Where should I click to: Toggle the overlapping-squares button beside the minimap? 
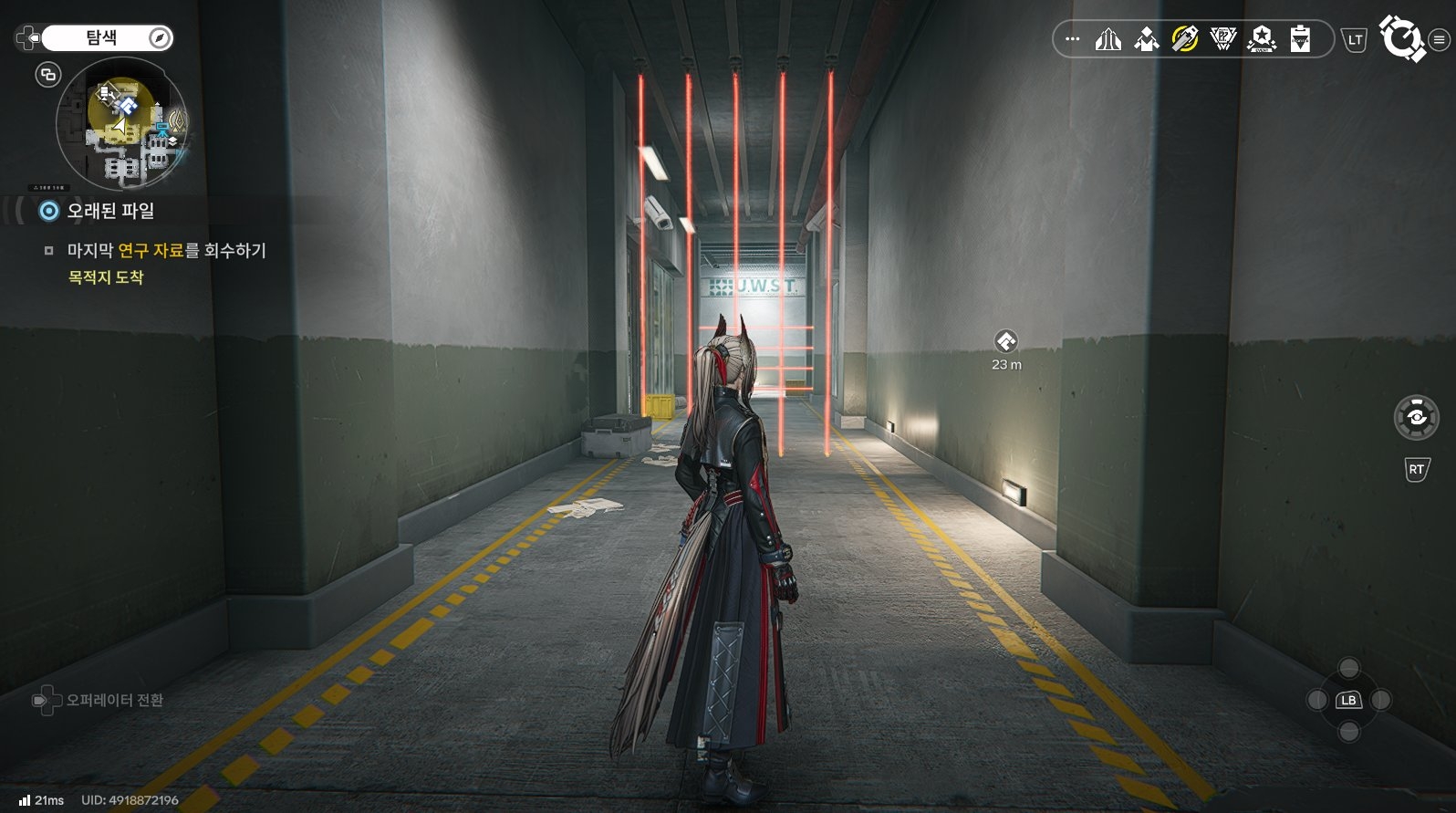tap(48, 74)
